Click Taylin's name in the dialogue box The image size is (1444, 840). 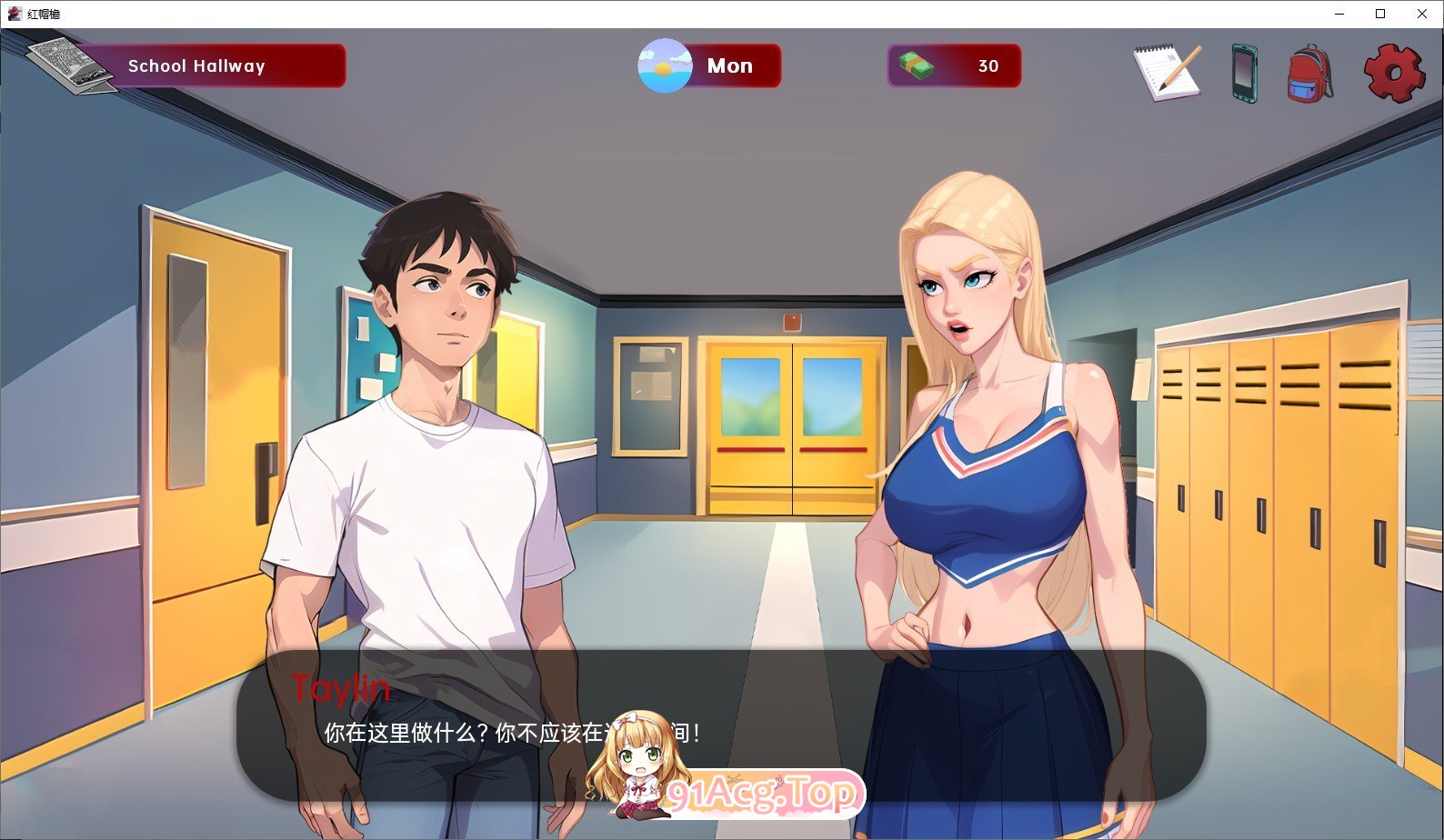(x=340, y=689)
